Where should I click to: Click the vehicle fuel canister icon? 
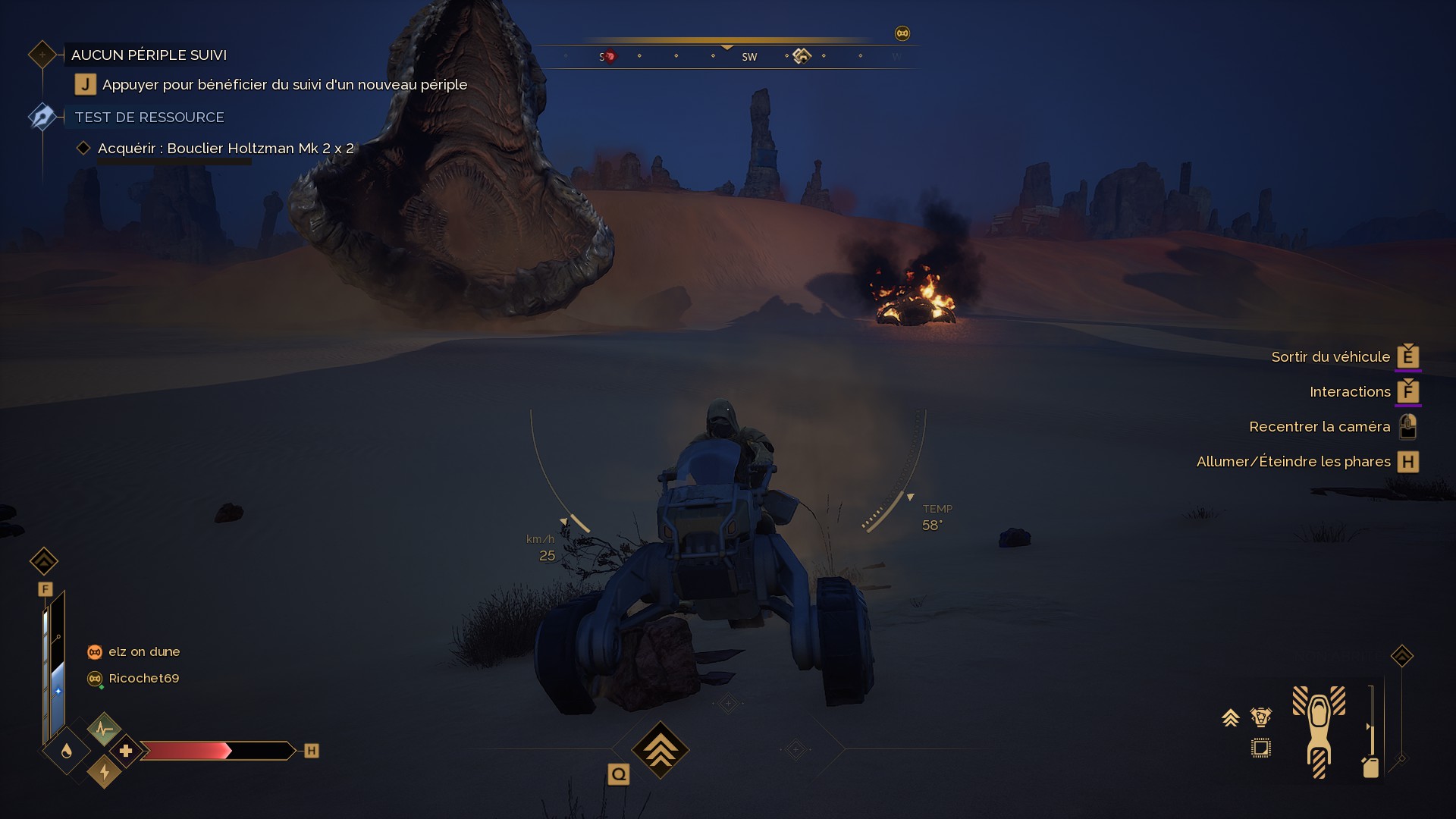coord(1370,767)
